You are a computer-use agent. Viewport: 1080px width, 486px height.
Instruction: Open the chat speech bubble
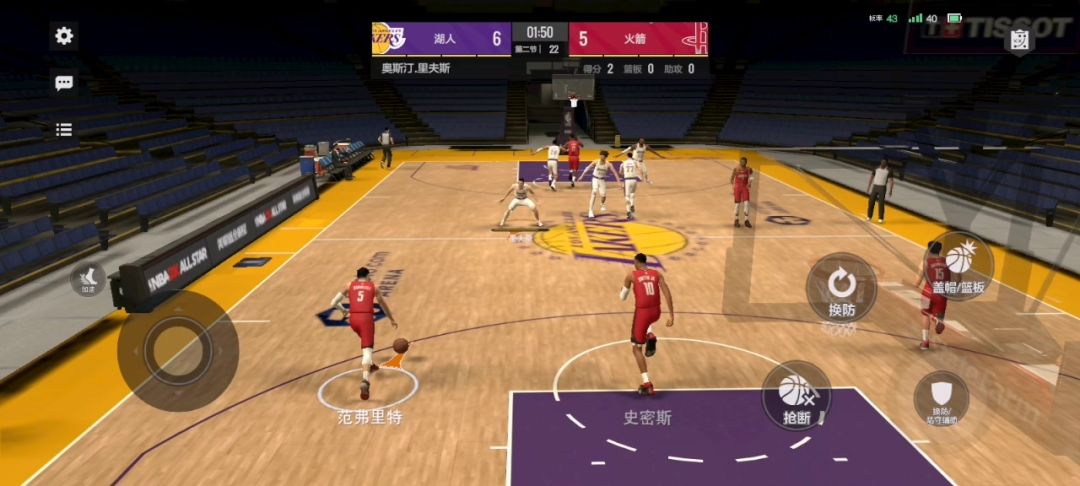click(x=64, y=84)
